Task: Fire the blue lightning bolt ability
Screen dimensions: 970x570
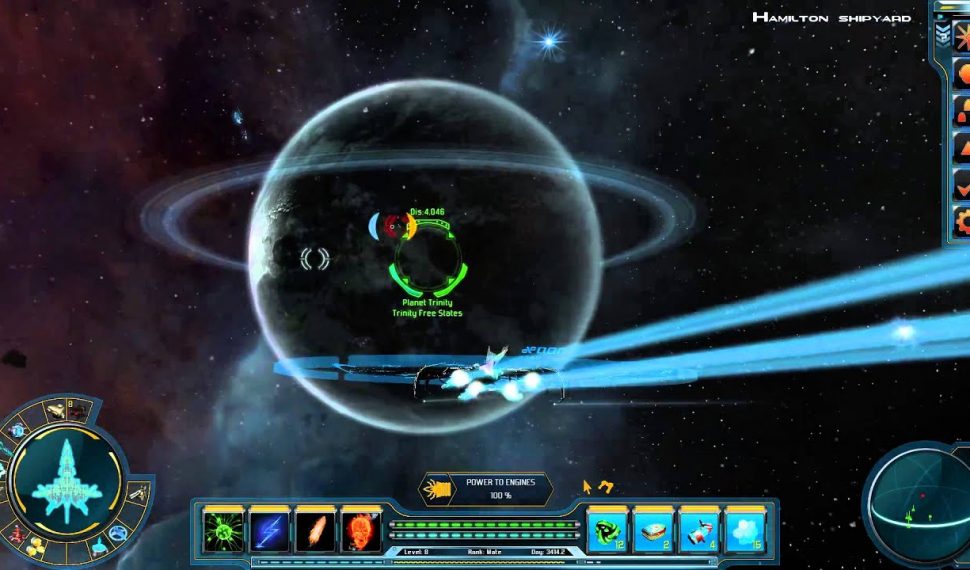Action: [x=270, y=529]
